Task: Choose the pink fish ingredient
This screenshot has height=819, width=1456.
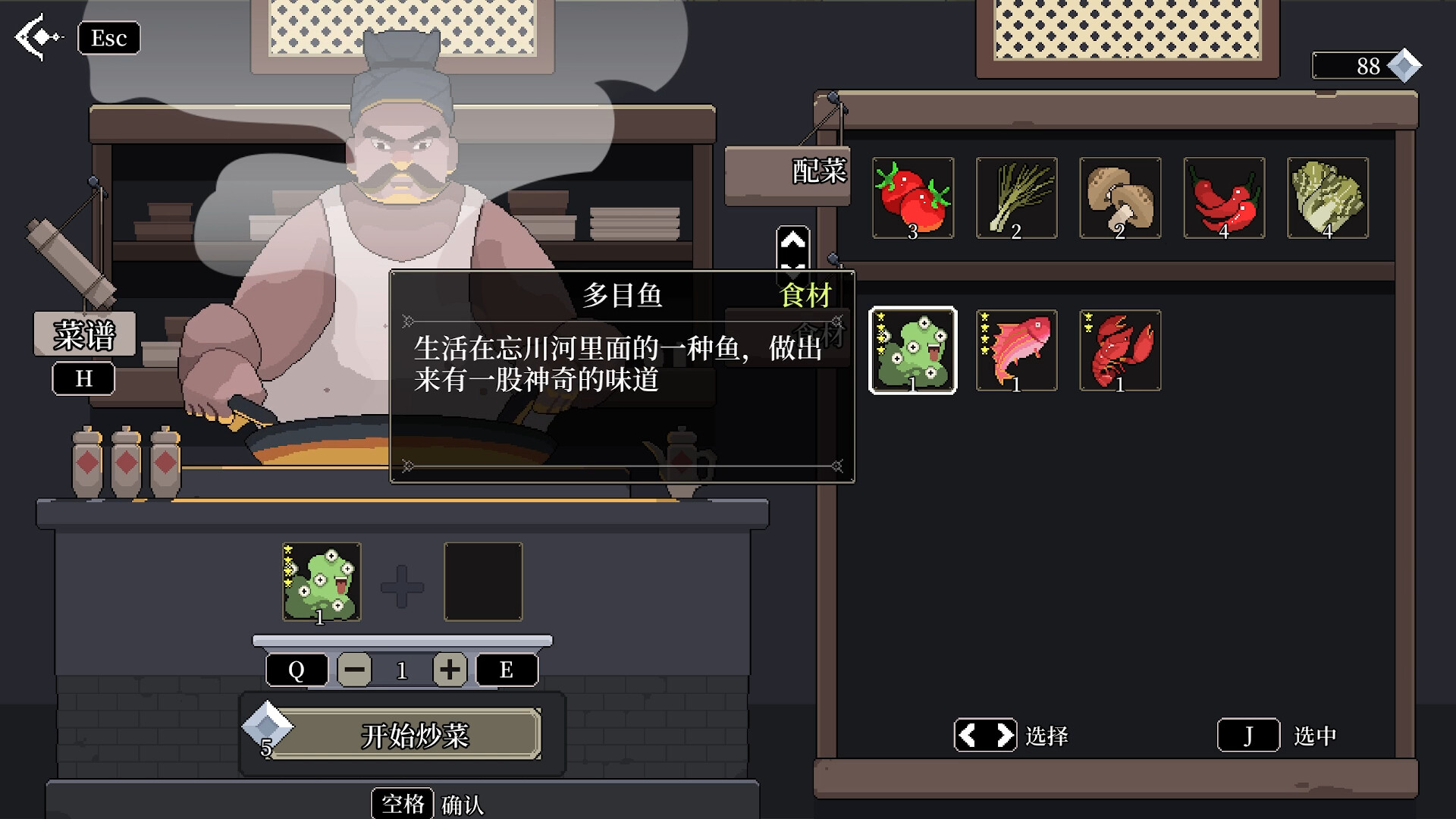Action: tap(1016, 350)
